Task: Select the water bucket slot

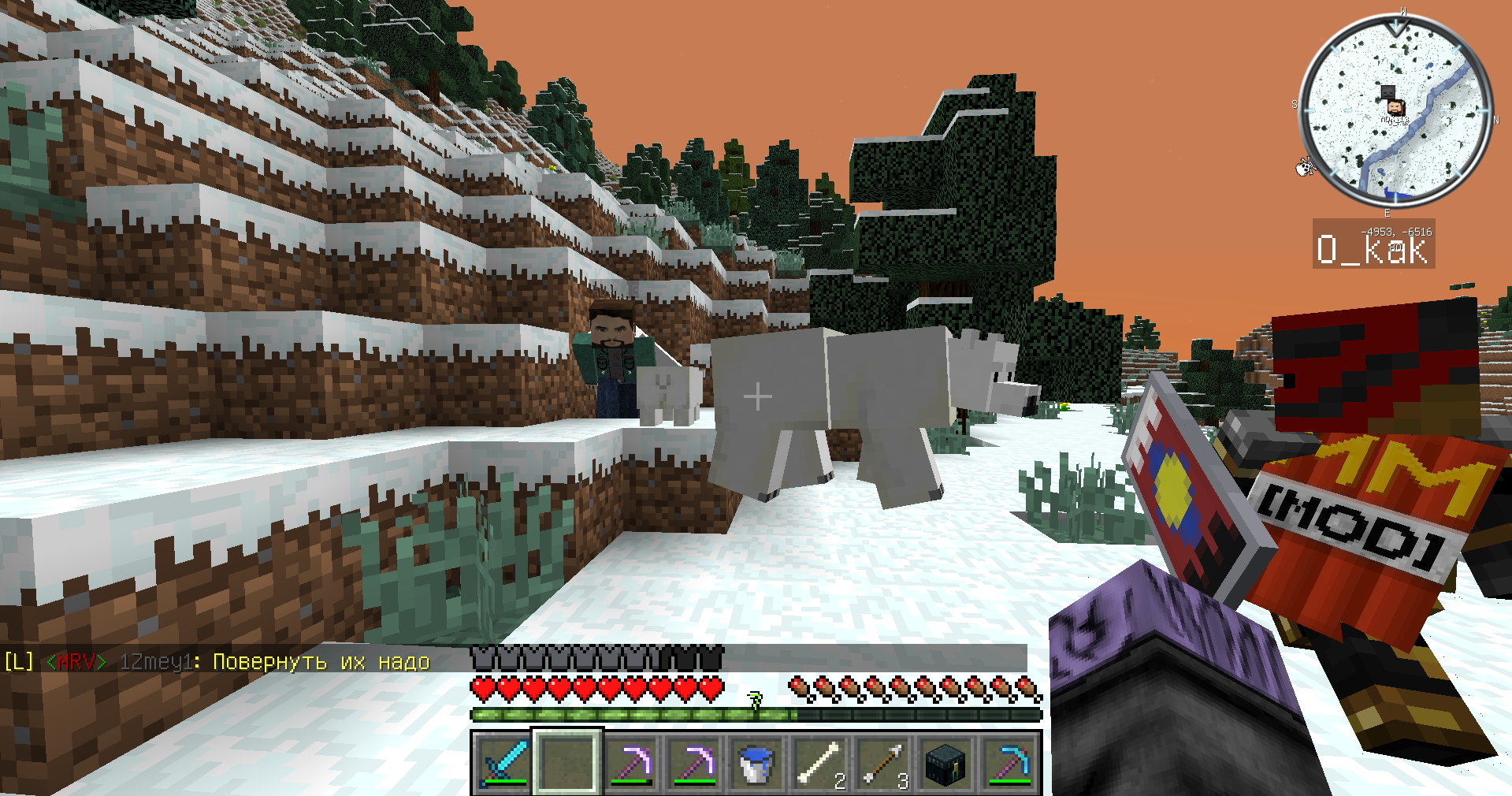Action: tap(756, 763)
